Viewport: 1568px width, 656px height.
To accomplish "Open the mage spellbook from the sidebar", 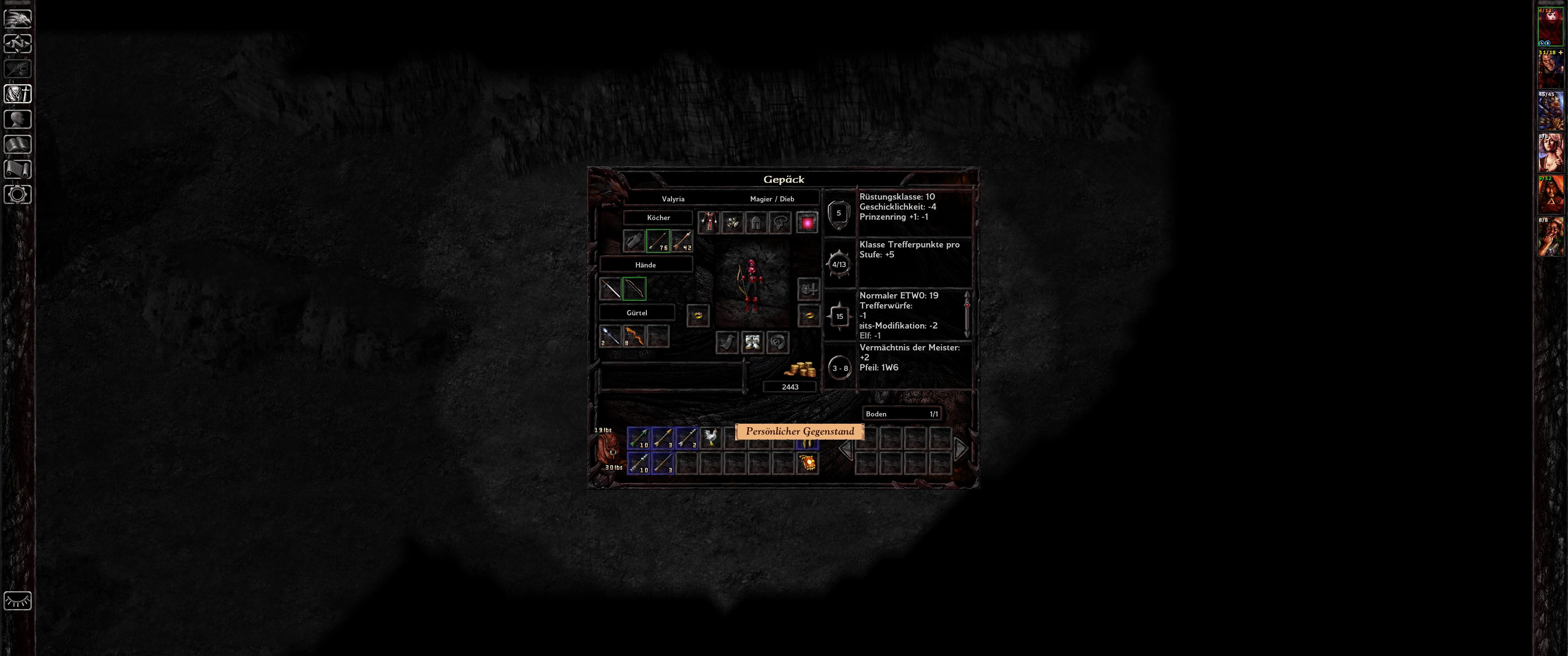I will (x=18, y=144).
